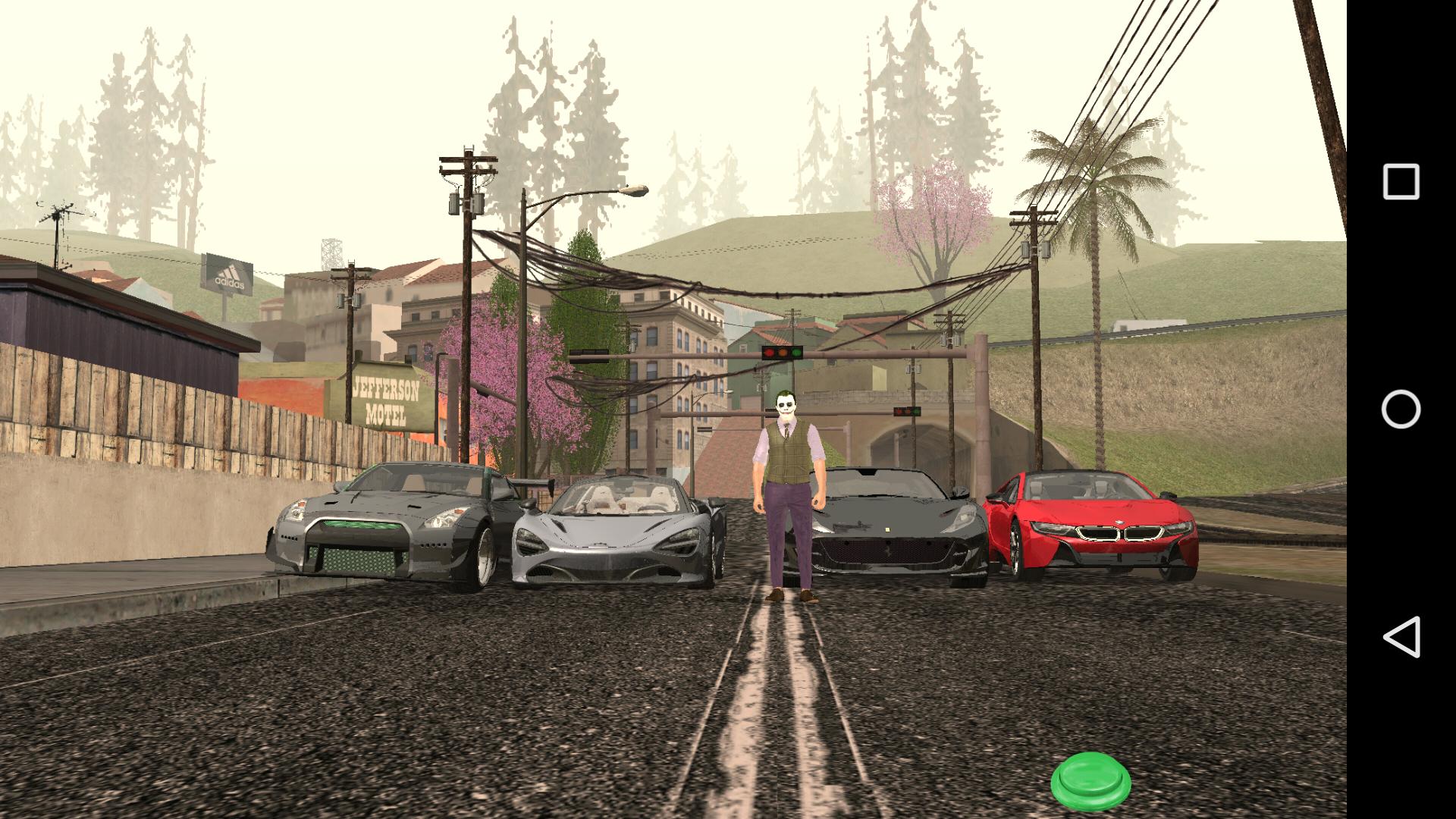Tap the BMW badge on the red car

coord(1119,522)
